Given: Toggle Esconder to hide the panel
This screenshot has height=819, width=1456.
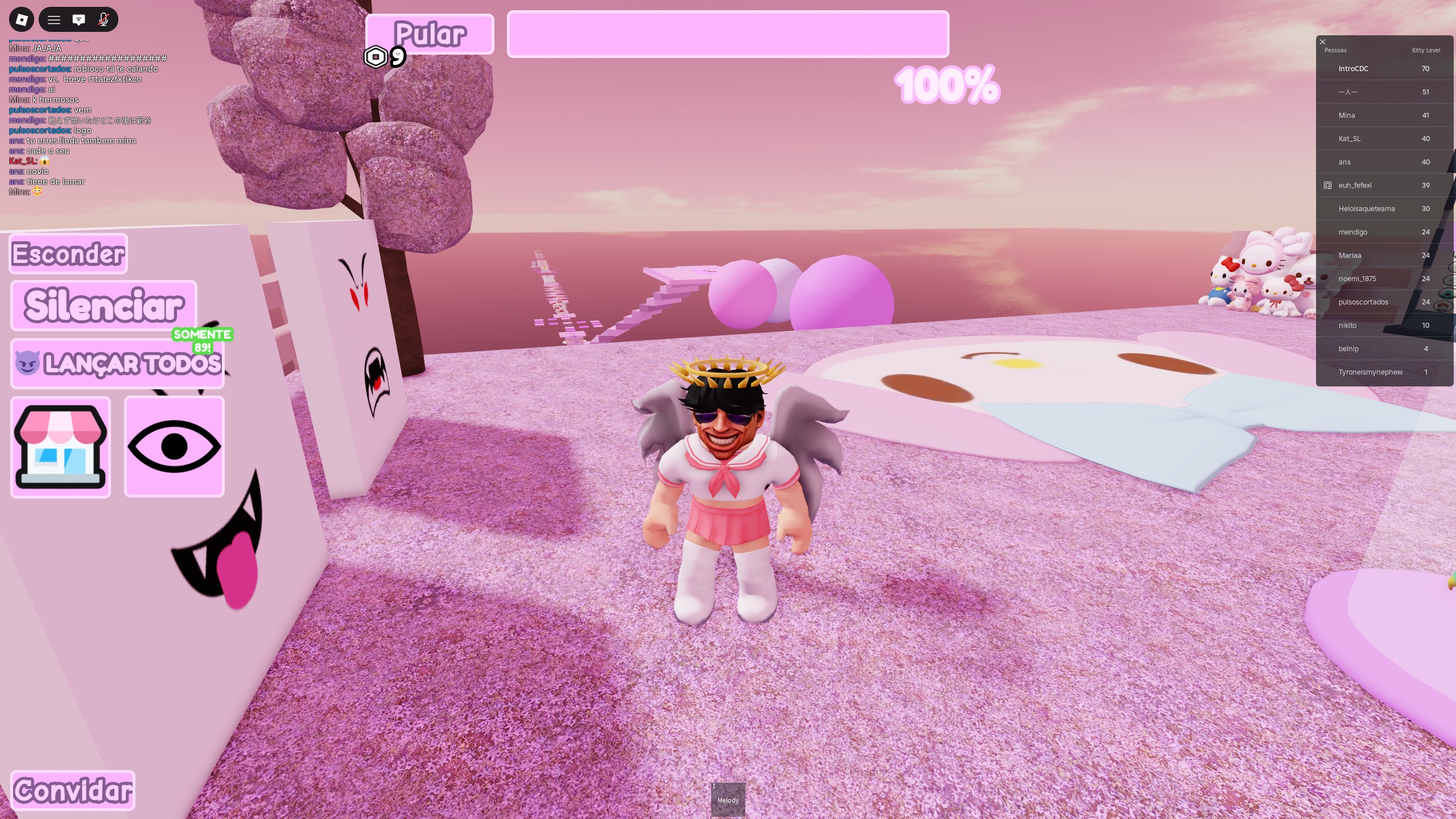Looking at the screenshot, I should tap(67, 253).
